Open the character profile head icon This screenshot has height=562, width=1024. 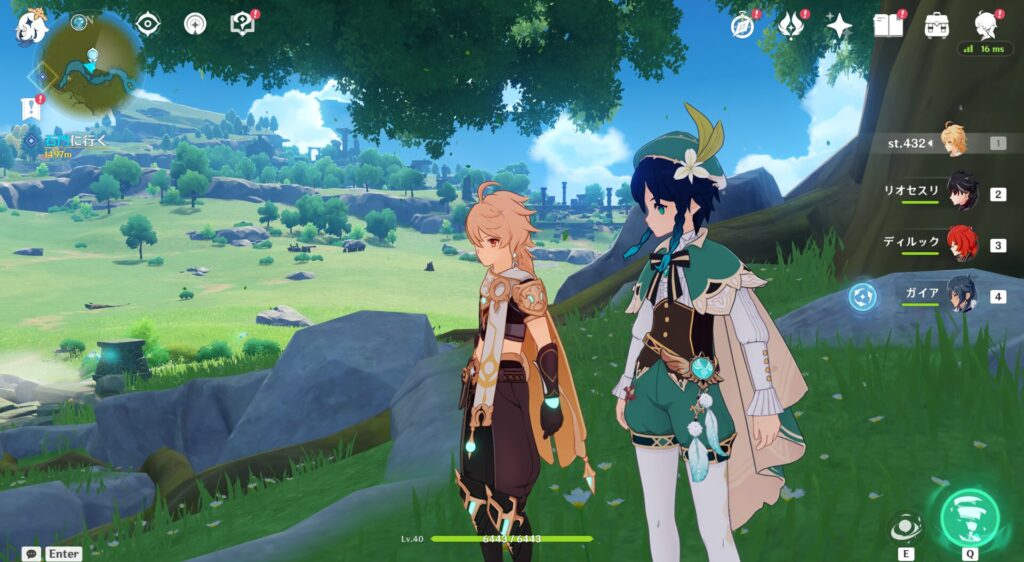coord(986,24)
